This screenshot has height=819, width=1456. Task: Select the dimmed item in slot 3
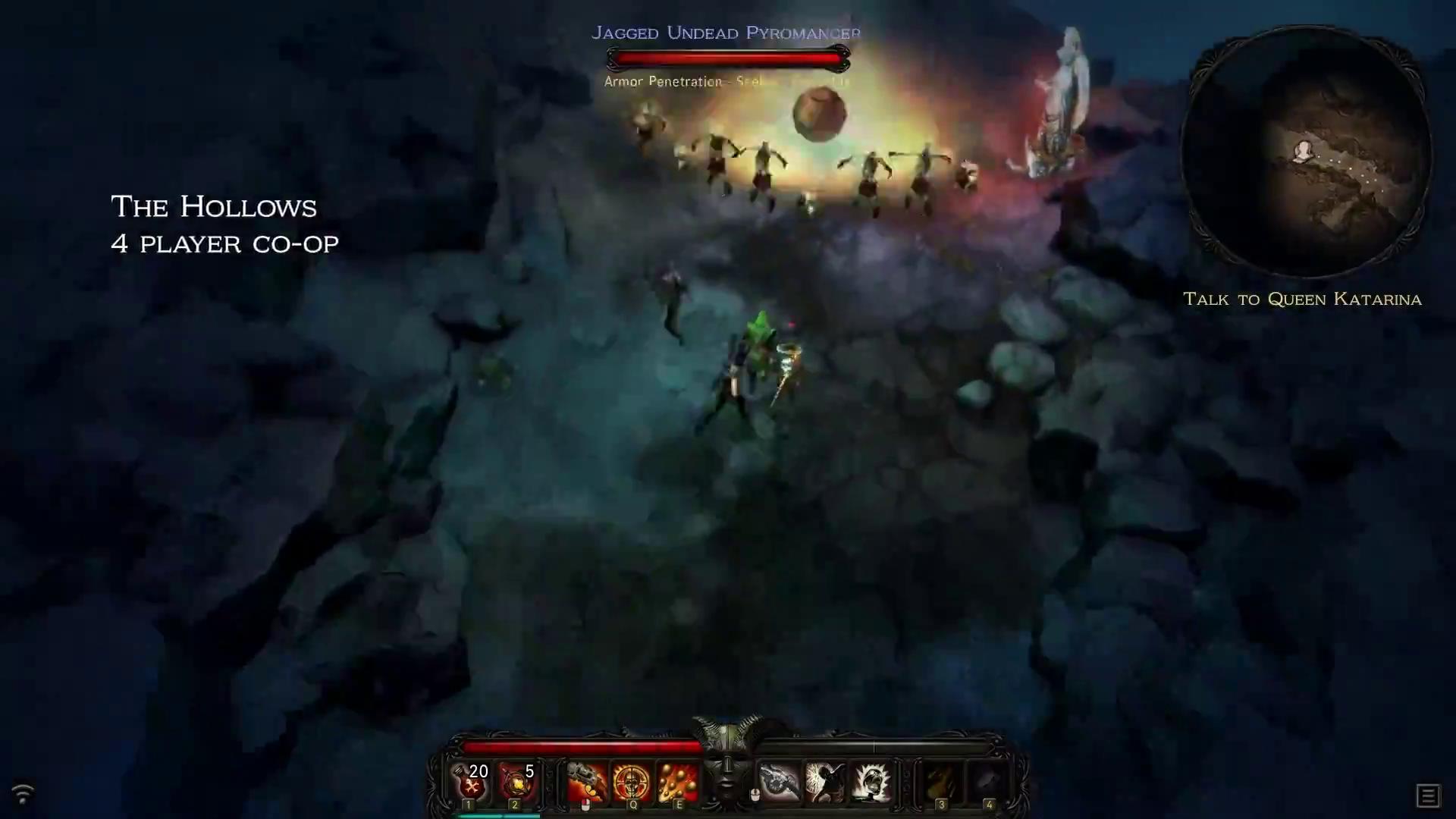point(941,782)
